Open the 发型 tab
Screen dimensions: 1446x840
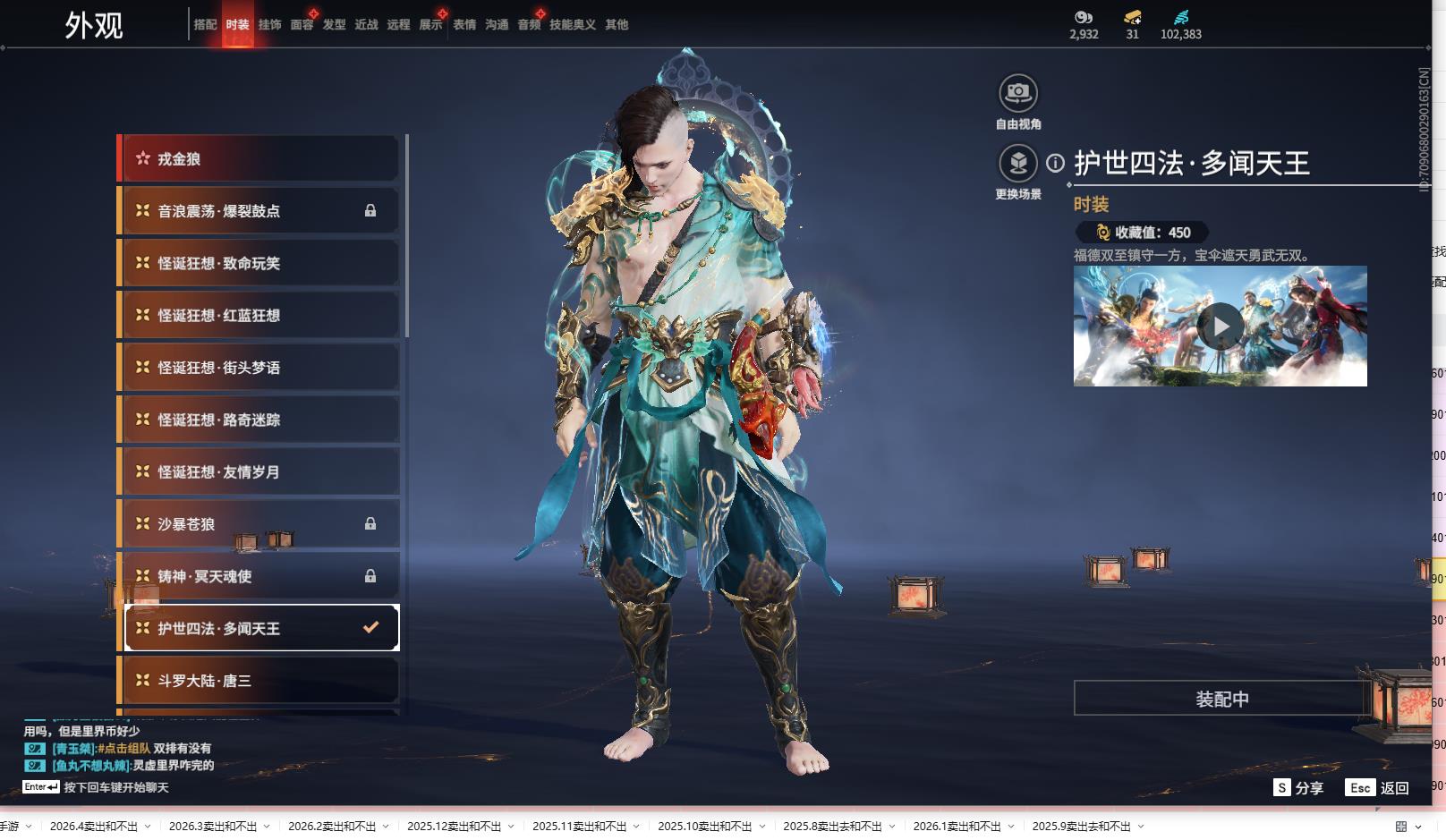pos(334,25)
